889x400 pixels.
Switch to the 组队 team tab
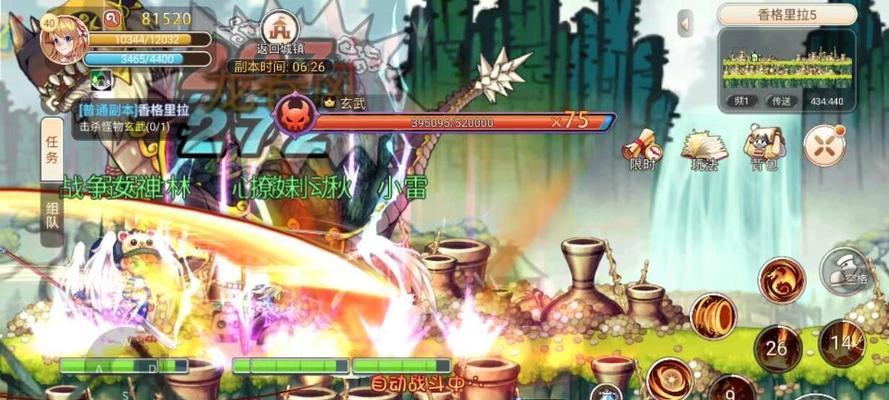tap(52, 217)
